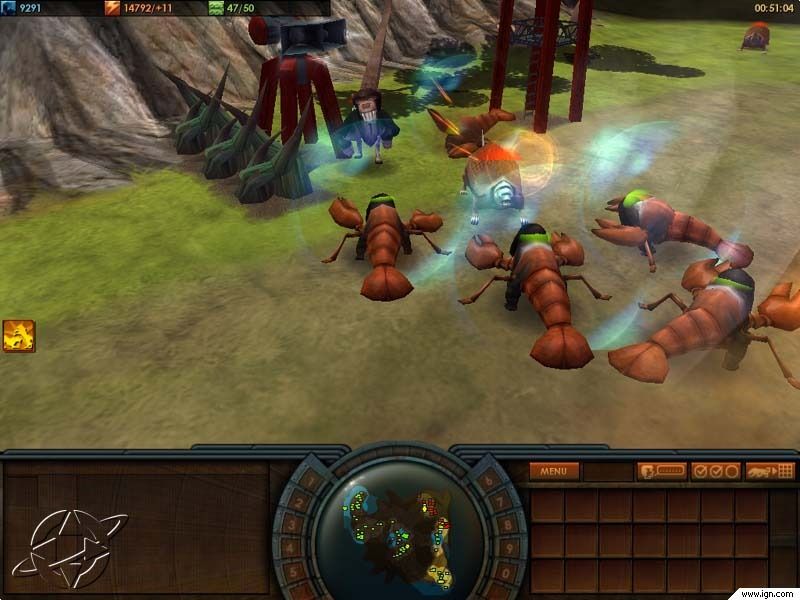
Task: Open the creature and grid panel button
Action: [770, 471]
